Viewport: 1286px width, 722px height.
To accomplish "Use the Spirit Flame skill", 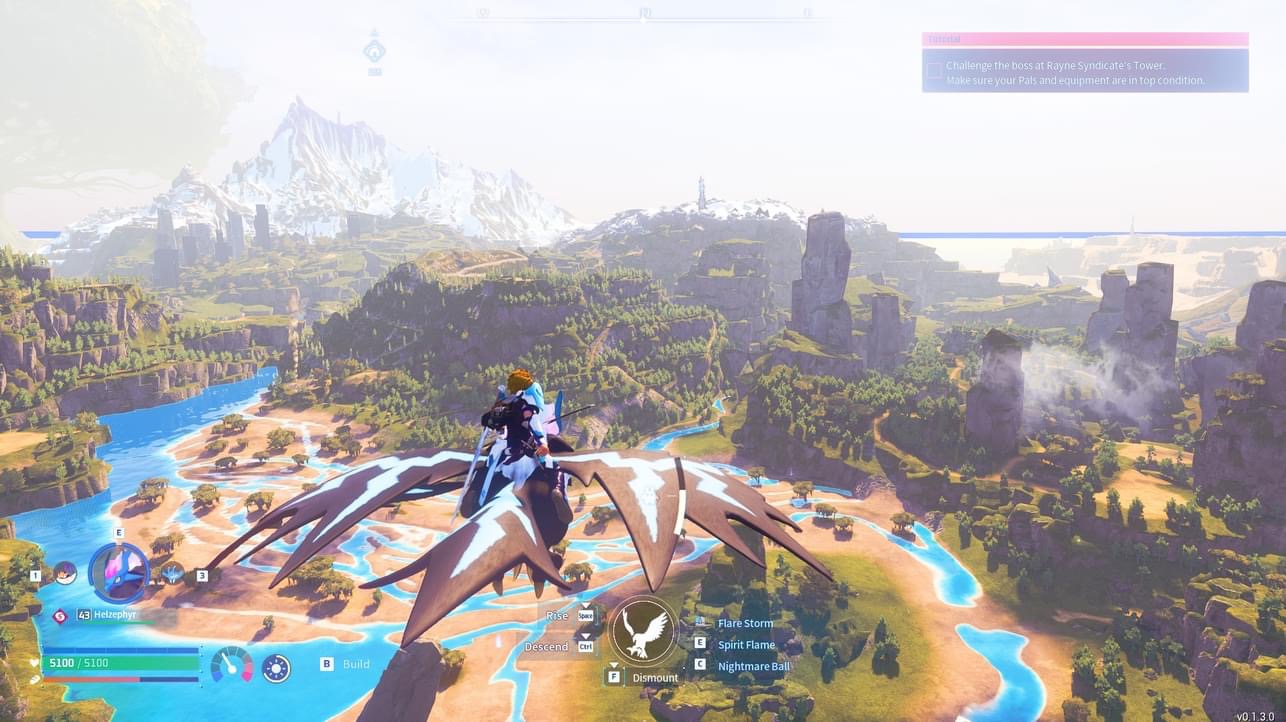I will 745,645.
